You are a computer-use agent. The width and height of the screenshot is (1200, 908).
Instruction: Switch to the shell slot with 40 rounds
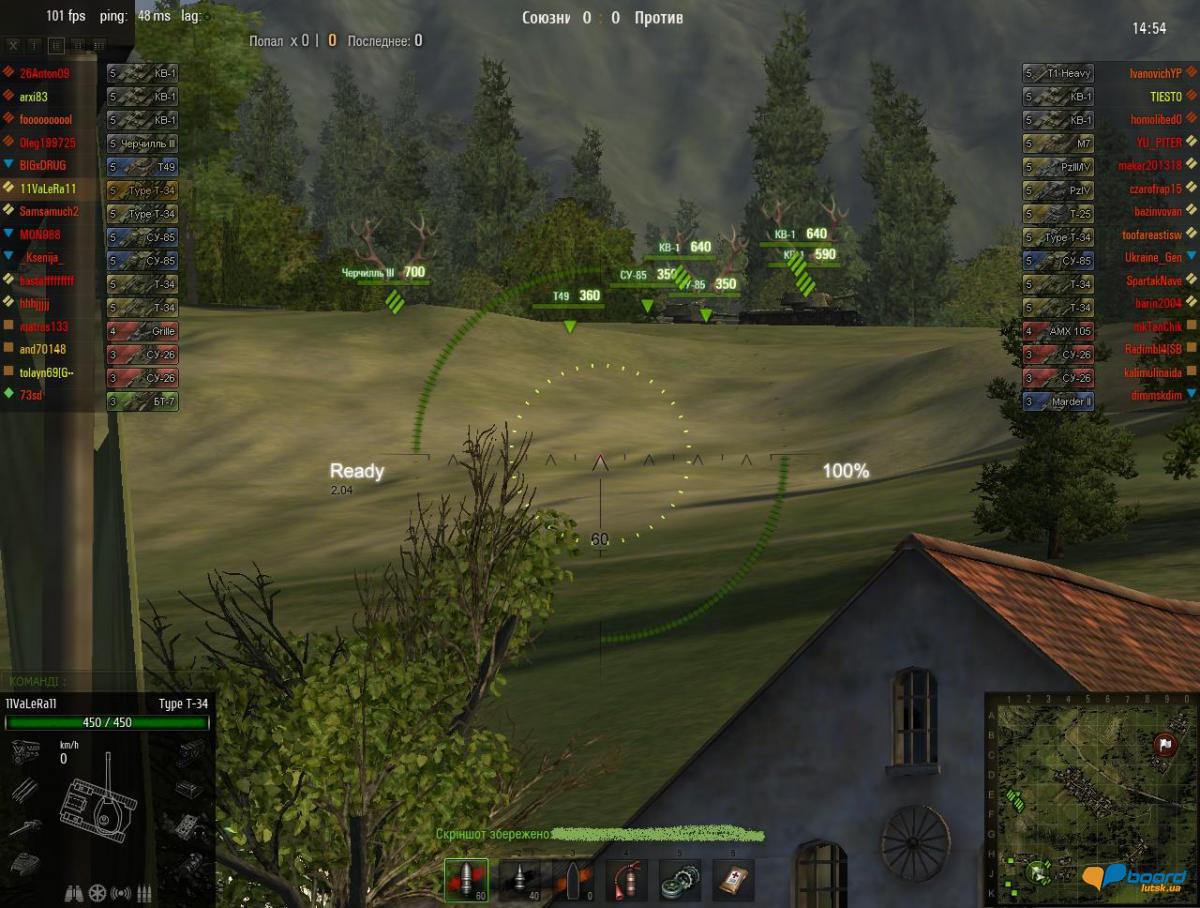click(519, 880)
